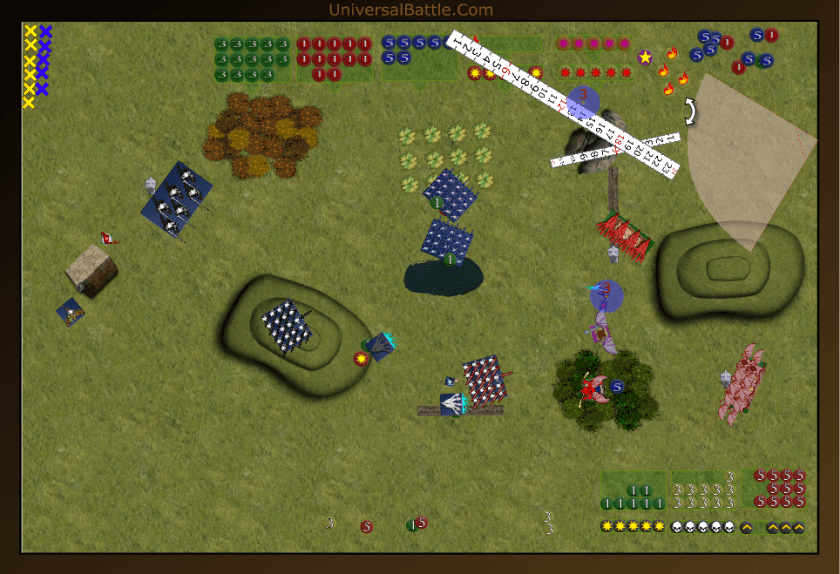The image size is (840, 574).
Task: Pick the explosion marker beside the hill
Action: pyautogui.click(x=359, y=357)
